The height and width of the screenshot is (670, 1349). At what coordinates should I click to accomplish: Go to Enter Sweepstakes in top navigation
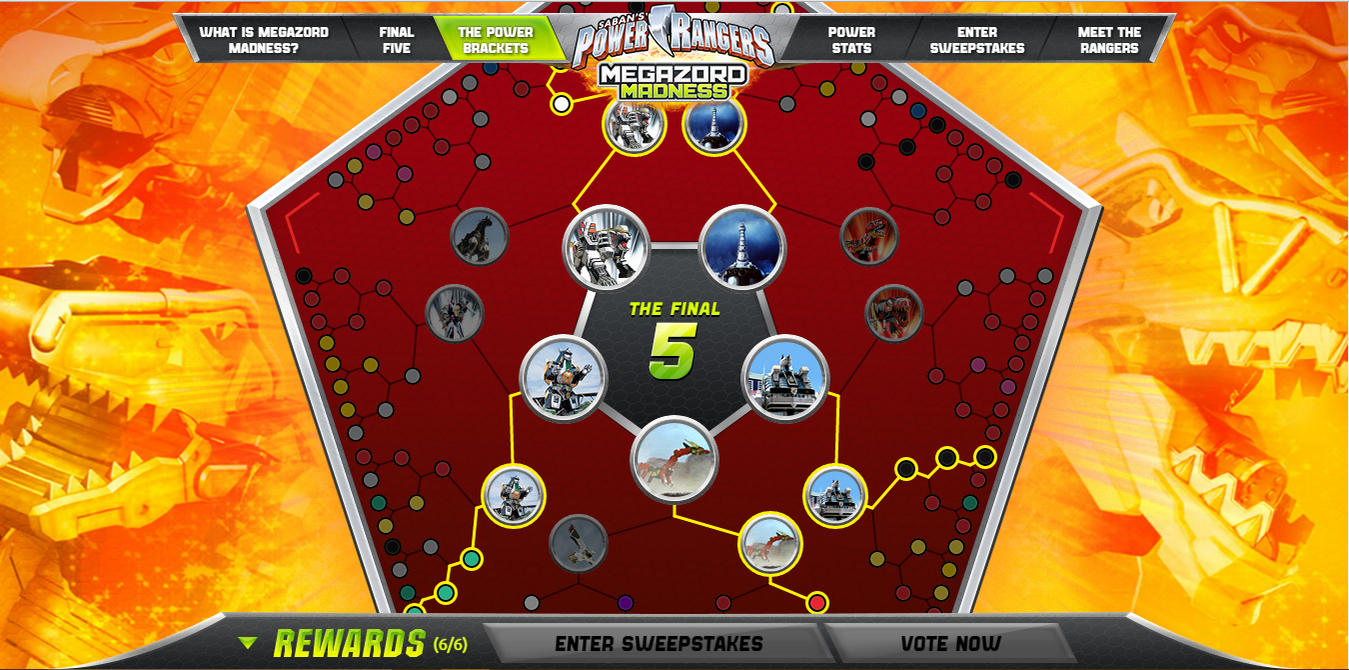coord(976,40)
